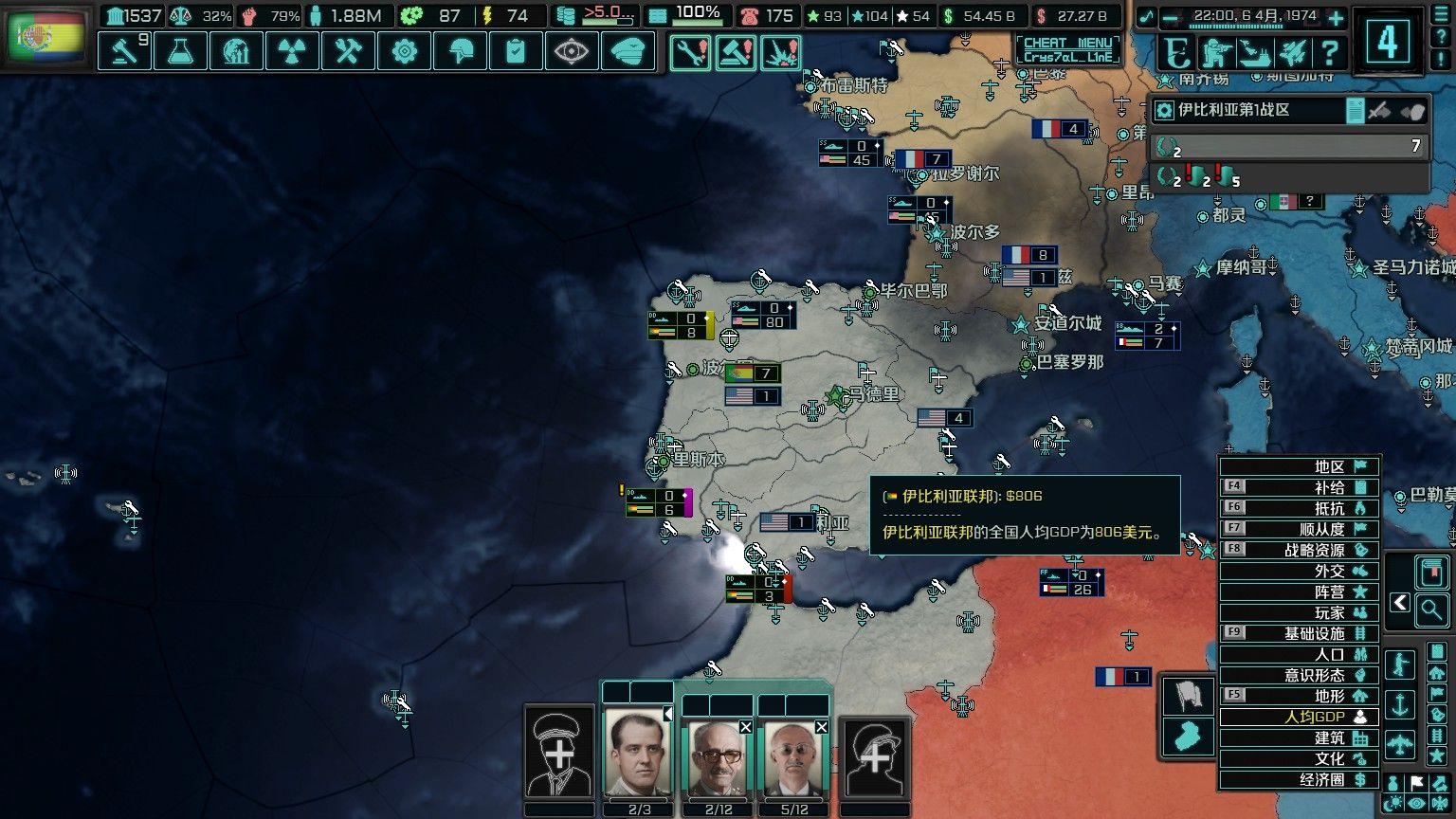
Task: Switch to the 补给 supply map mode
Action: click(1299, 487)
